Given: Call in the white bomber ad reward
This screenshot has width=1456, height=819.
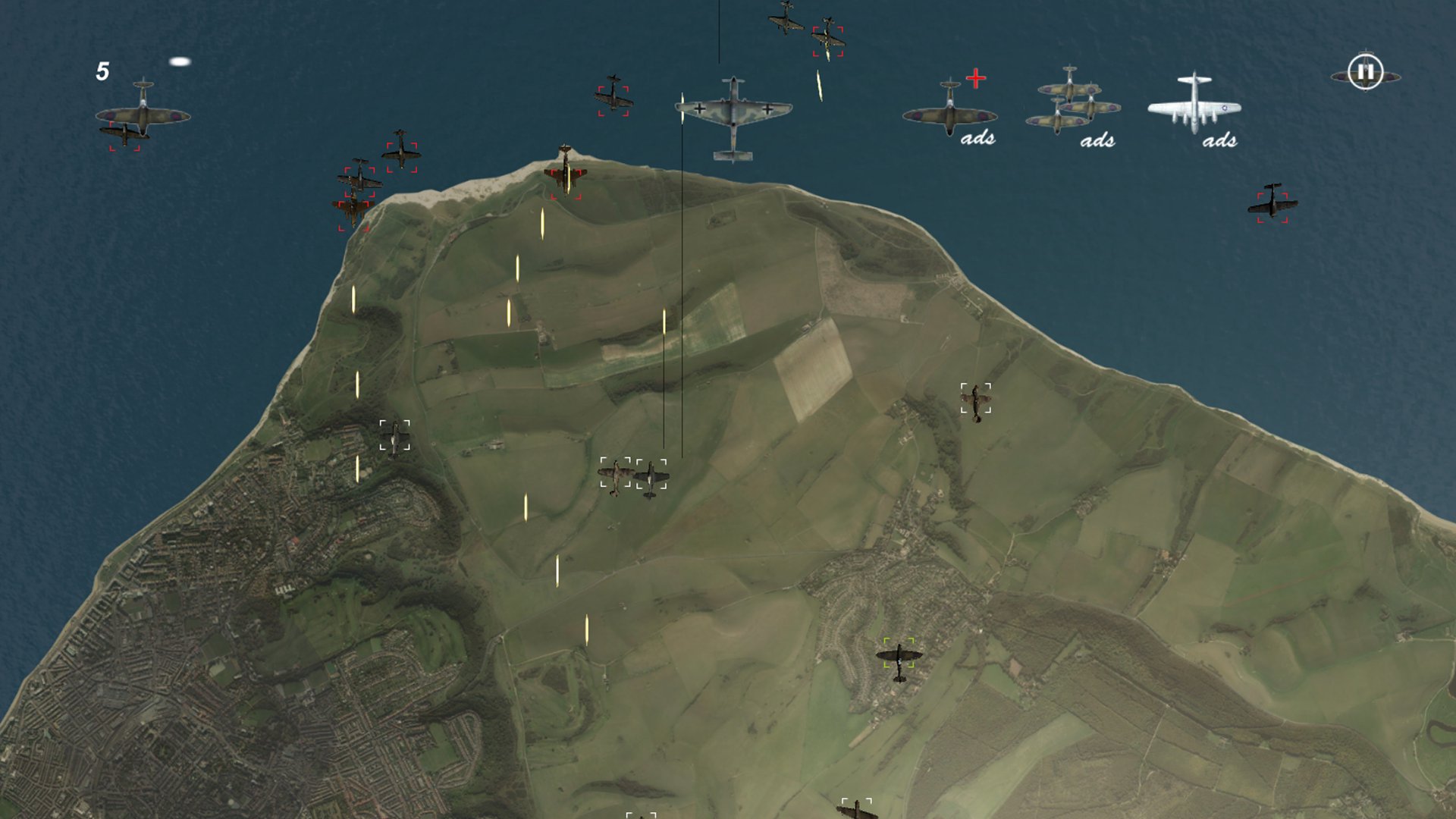Looking at the screenshot, I should 1194,106.
